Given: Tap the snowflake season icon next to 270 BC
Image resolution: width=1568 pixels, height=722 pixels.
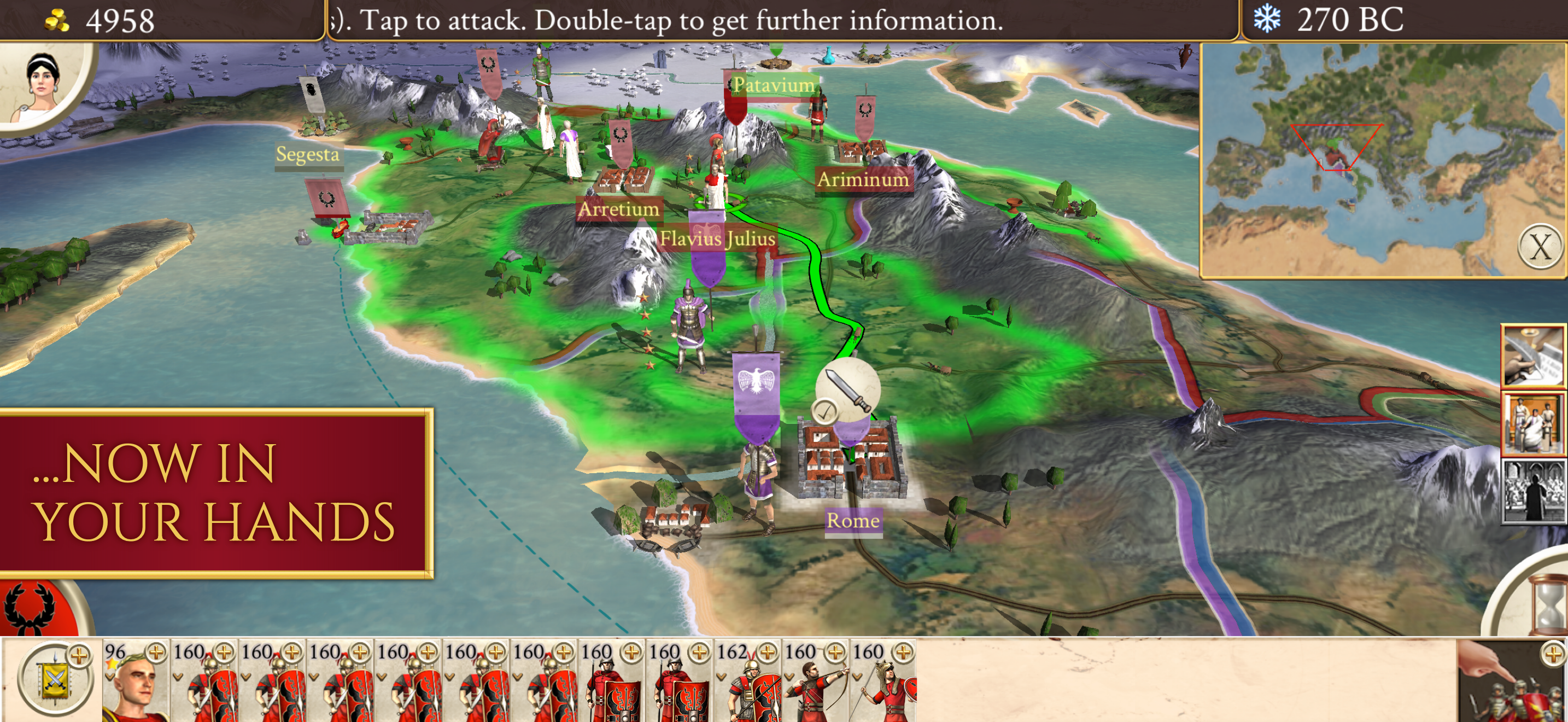Looking at the screenshot, I should click(1268, 20).
